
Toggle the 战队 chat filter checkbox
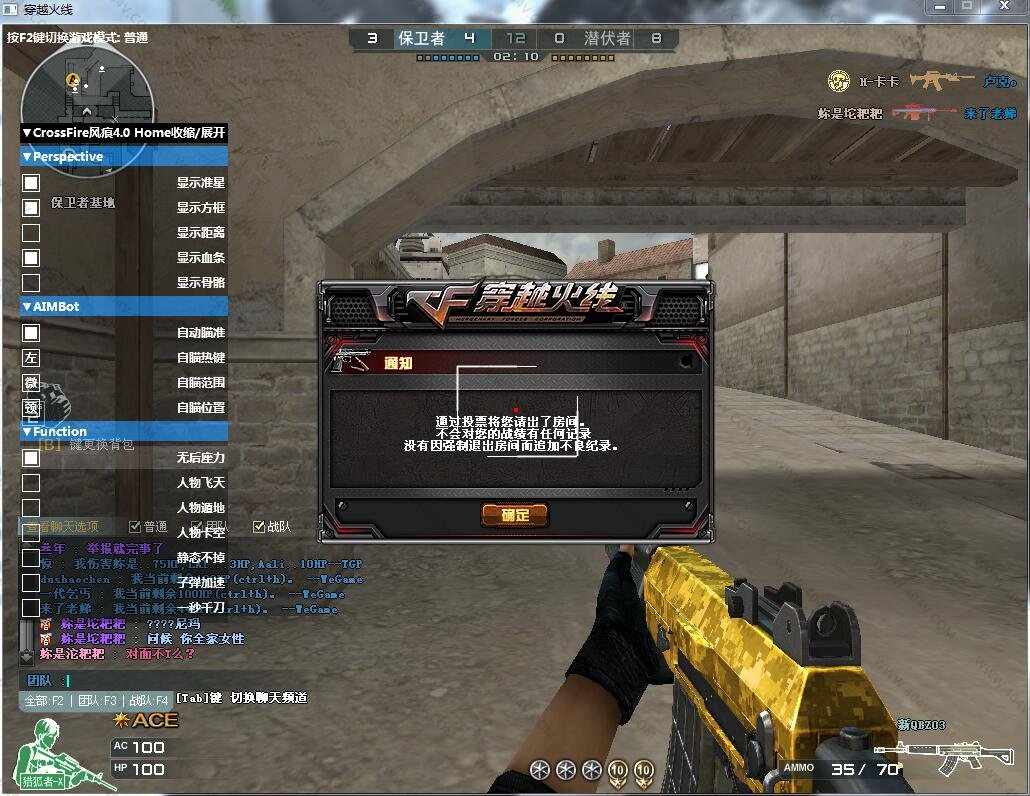pos(259,527)
